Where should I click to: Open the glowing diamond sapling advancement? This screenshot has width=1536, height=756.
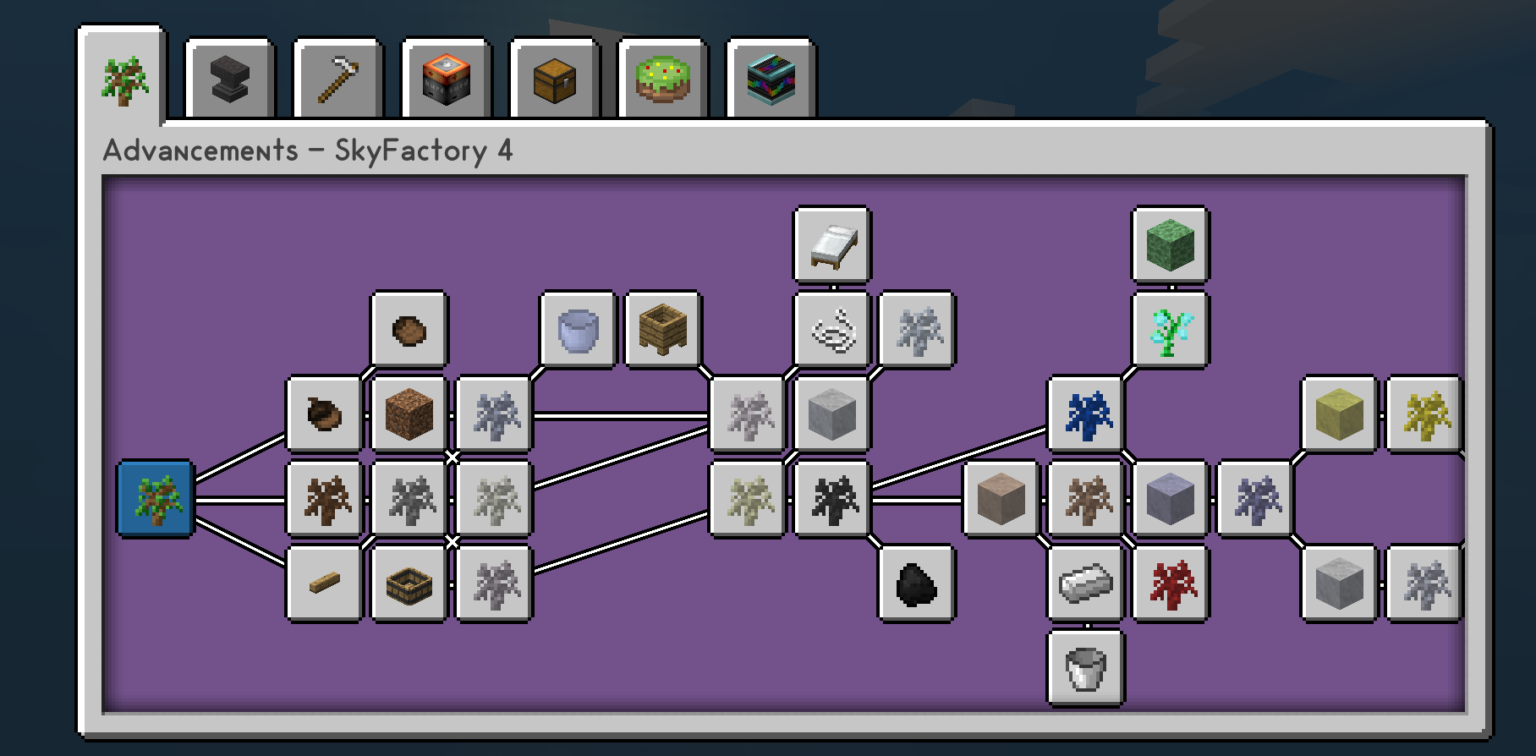1169,330
